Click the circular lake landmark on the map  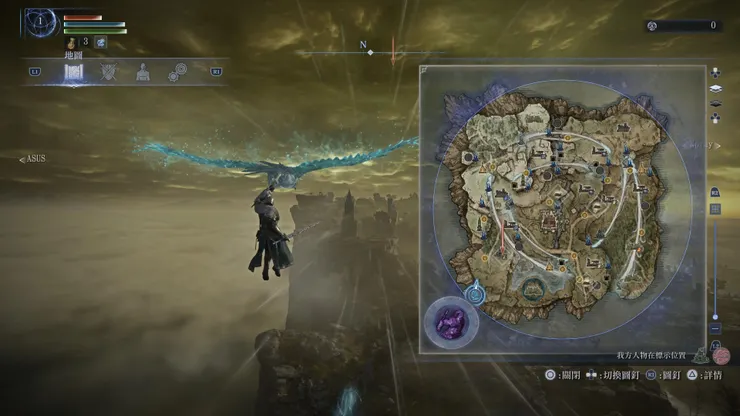click(x=532, y=289)
